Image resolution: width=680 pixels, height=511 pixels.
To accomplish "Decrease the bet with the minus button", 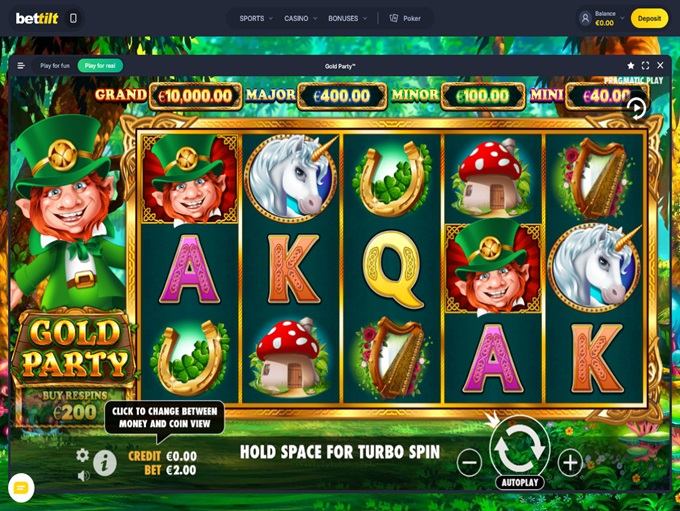I will (x=469, y=462).
